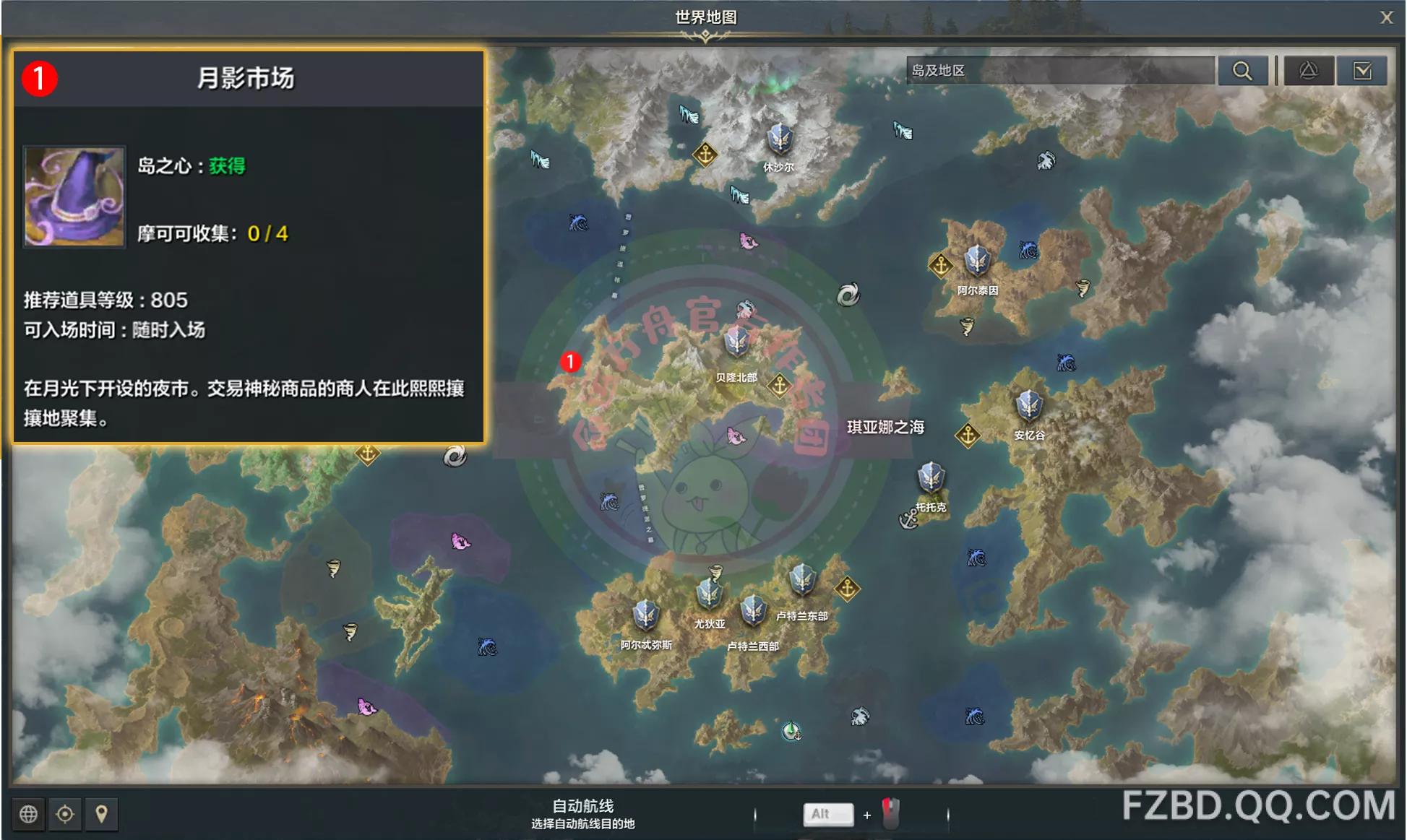Choose the 阿尔忒弥斯 region marker
1407x840 pixels.
pos(645,615)
